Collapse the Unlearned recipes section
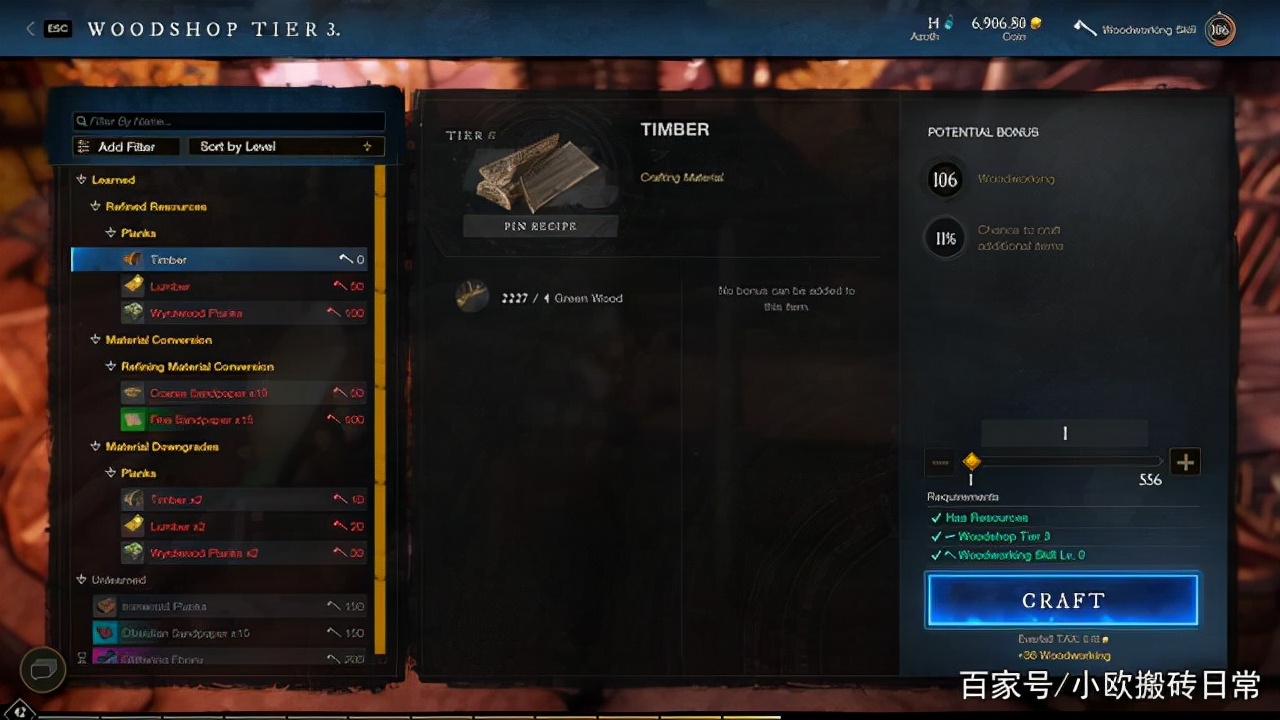This screenshot has width=1280, height=720. [82, 580]
